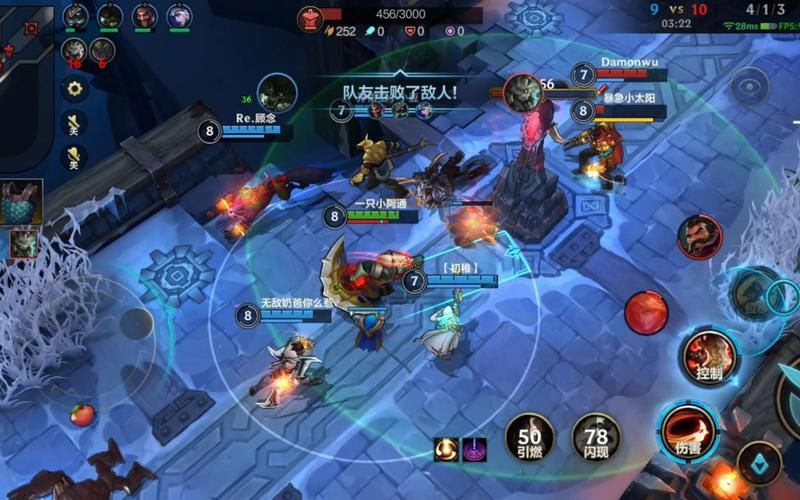
Task: Open the minimap
Action: click(x=25, y=60)
